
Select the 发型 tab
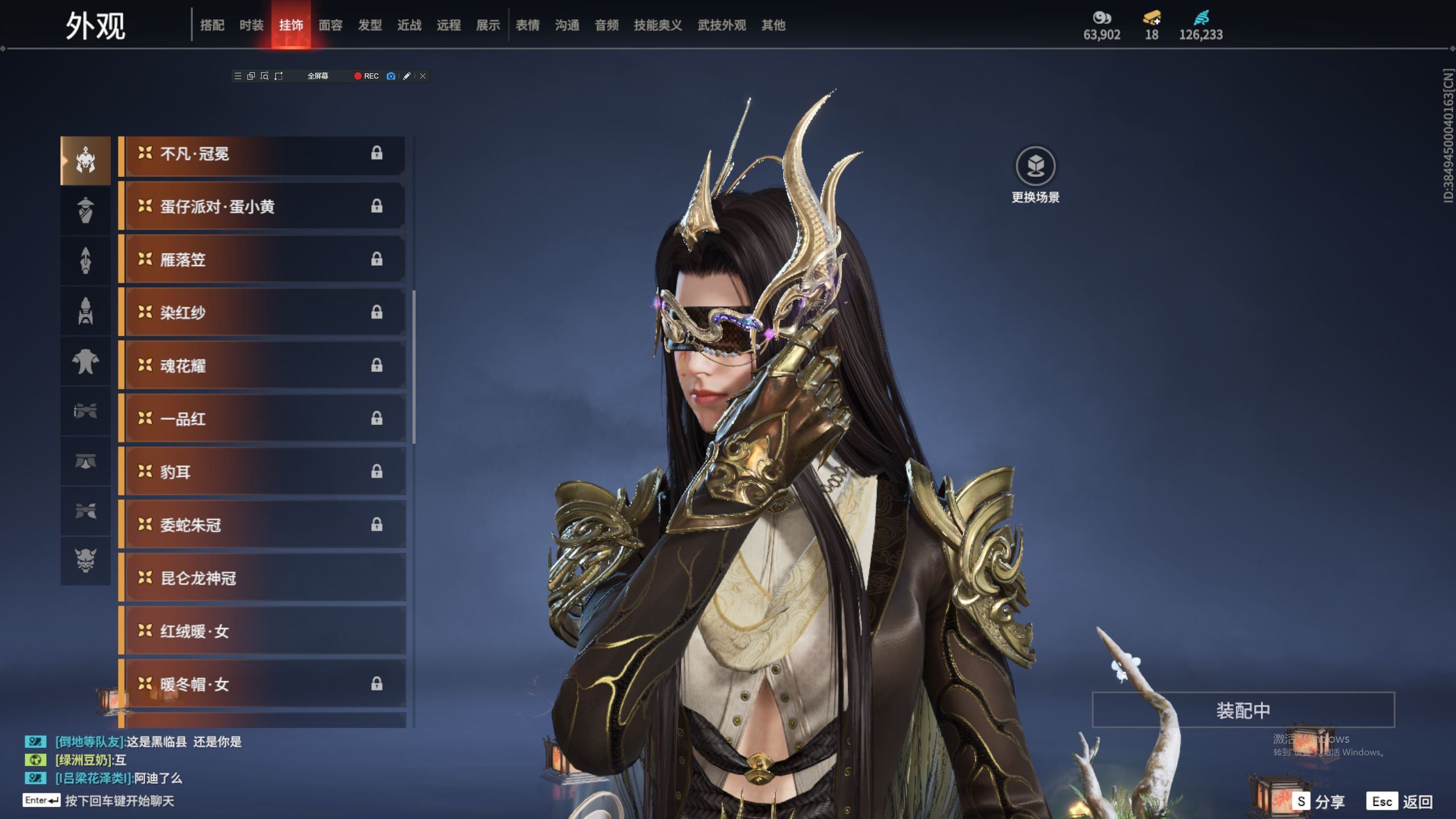[x=370, y=25]
